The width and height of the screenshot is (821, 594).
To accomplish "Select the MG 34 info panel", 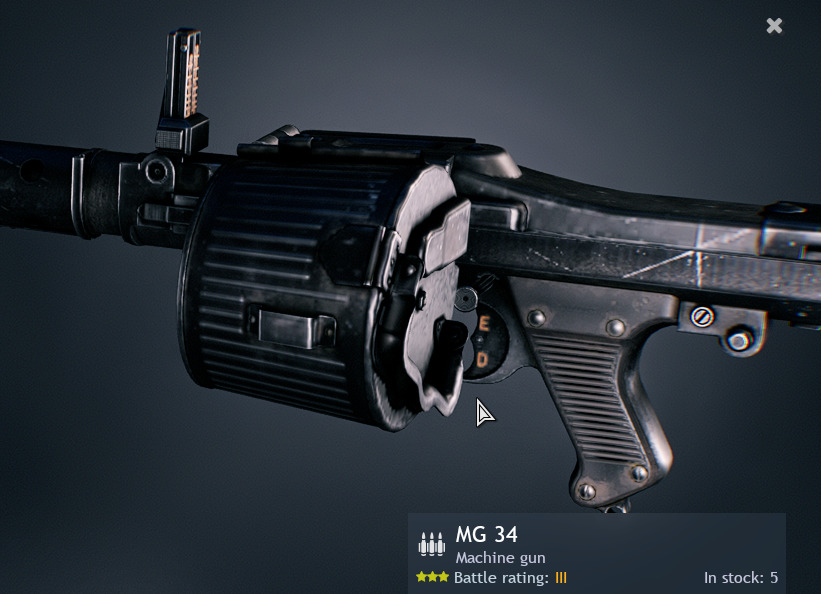I will click(x=596, y=553).
